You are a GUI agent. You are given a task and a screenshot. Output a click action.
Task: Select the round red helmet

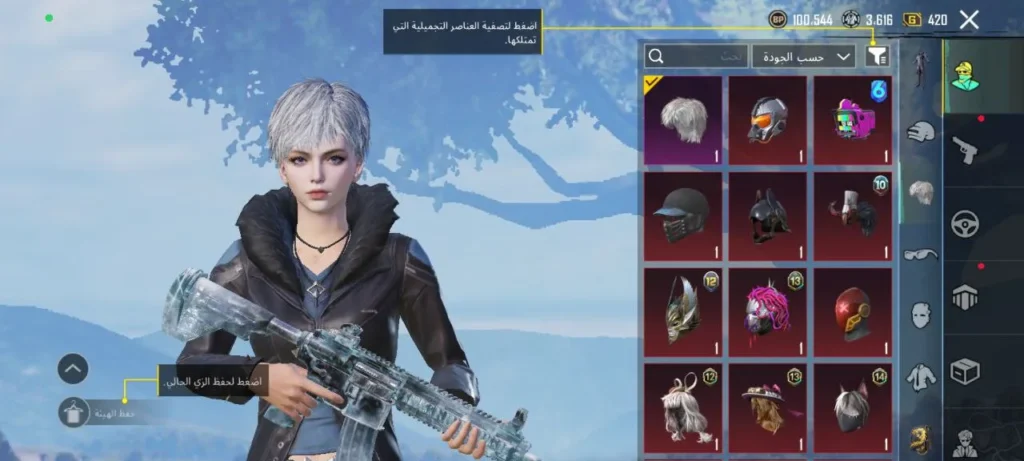tap(852, 311)
